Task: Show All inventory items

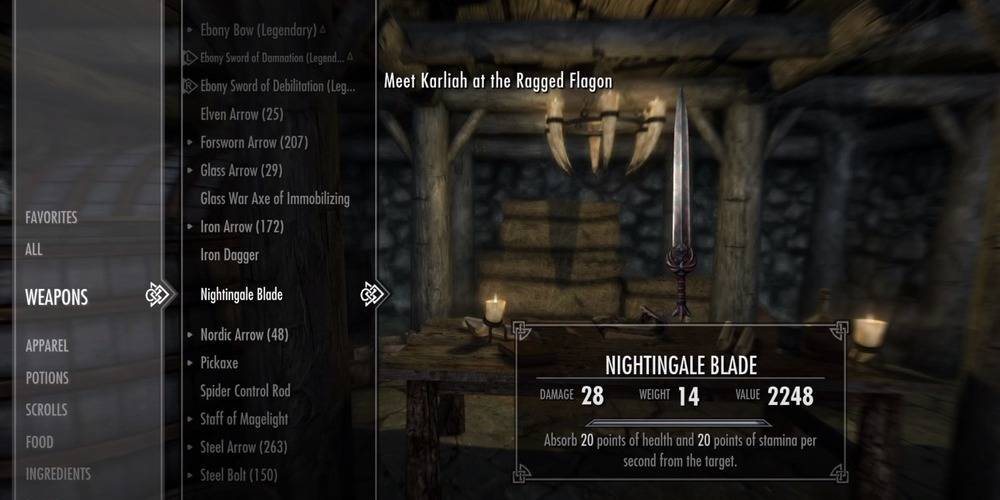Action: coord(34,250)
